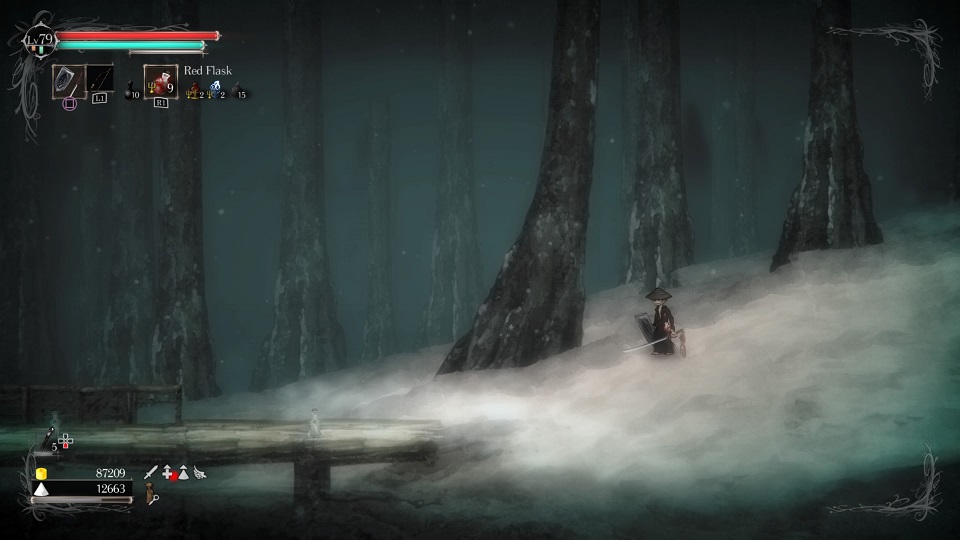
Task: Click the white feather status icon
Action: click(200, 472)
